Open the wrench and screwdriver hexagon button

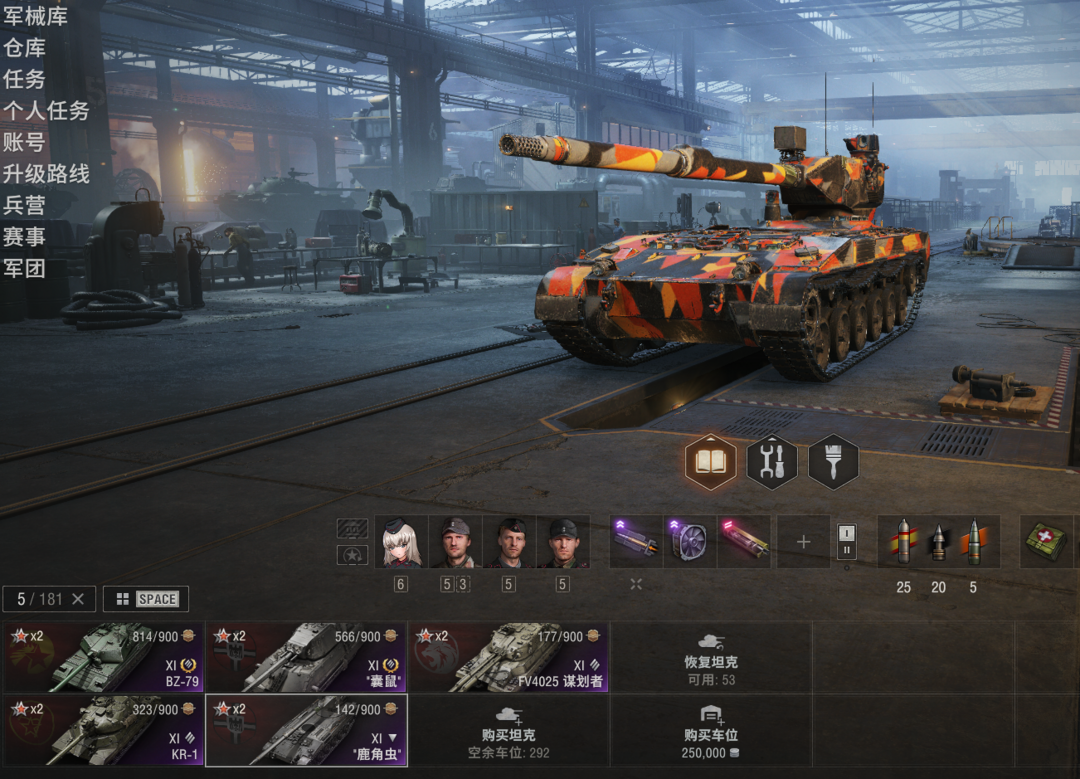[x=772, y=462]
